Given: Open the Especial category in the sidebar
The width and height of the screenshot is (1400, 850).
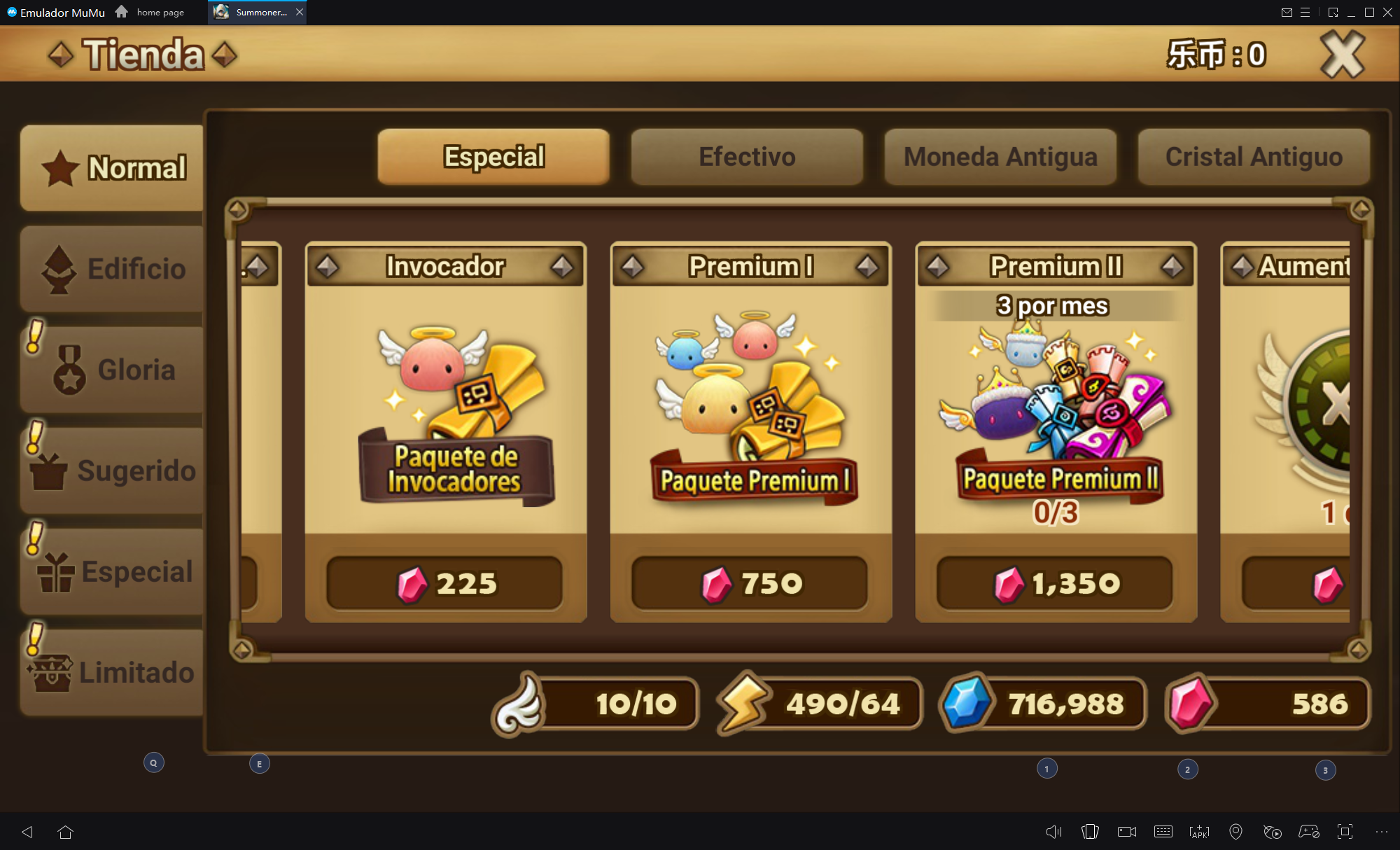Looking at the screenshot, I should click(x=112, y=571).
